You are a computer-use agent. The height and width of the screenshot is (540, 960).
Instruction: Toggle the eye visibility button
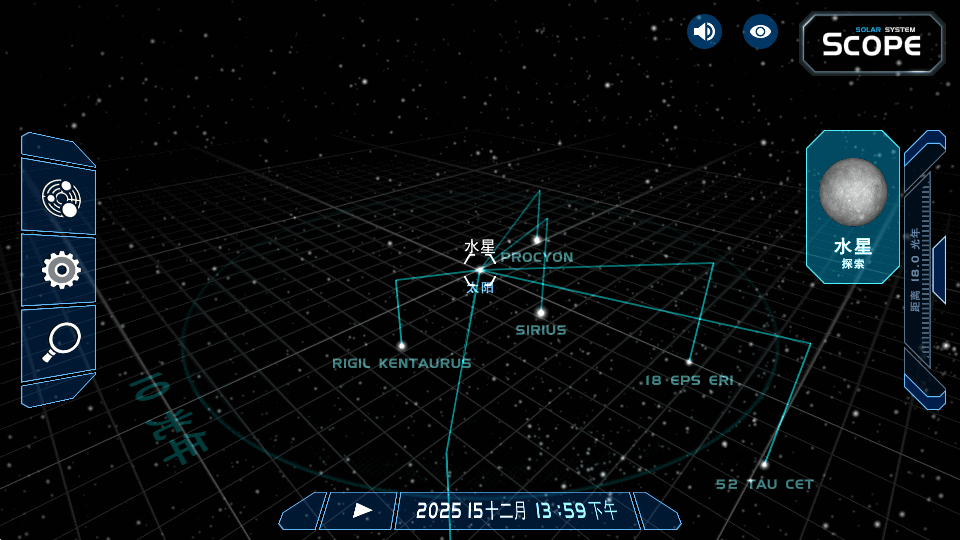pyautogui.click(x=760, y=32)
